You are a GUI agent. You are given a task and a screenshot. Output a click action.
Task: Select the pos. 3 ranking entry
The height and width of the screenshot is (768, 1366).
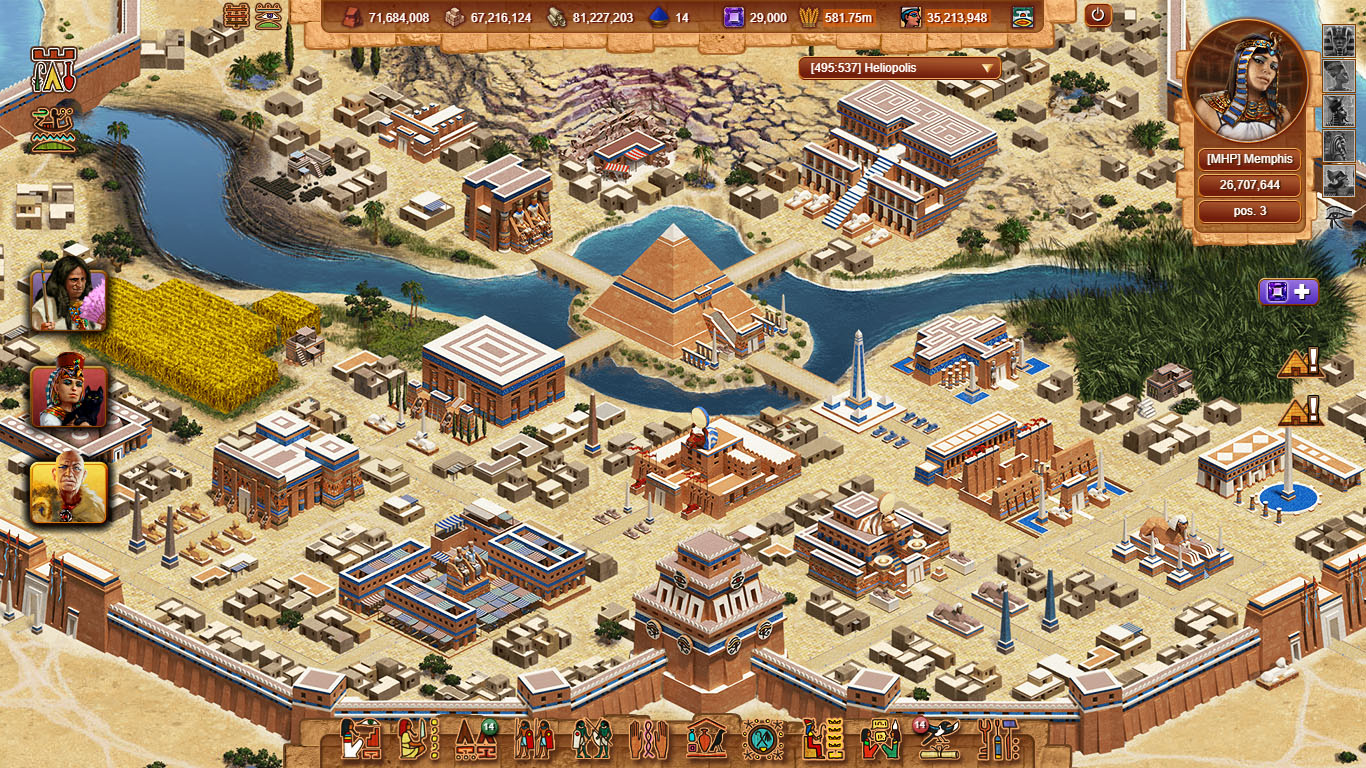(x=1249, y=211)
